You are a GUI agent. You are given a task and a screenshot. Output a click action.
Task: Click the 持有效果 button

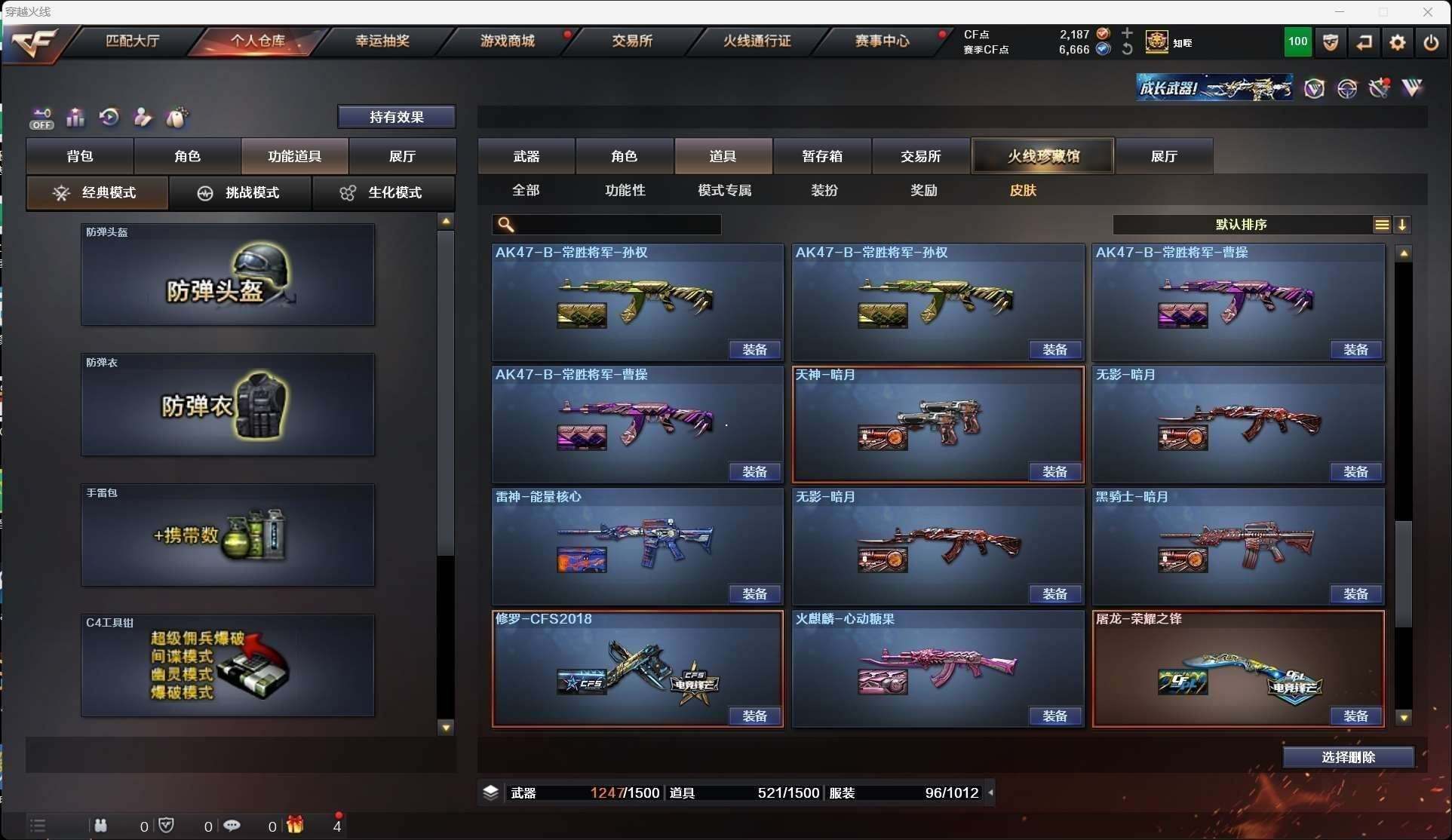(x=396, y=117)
